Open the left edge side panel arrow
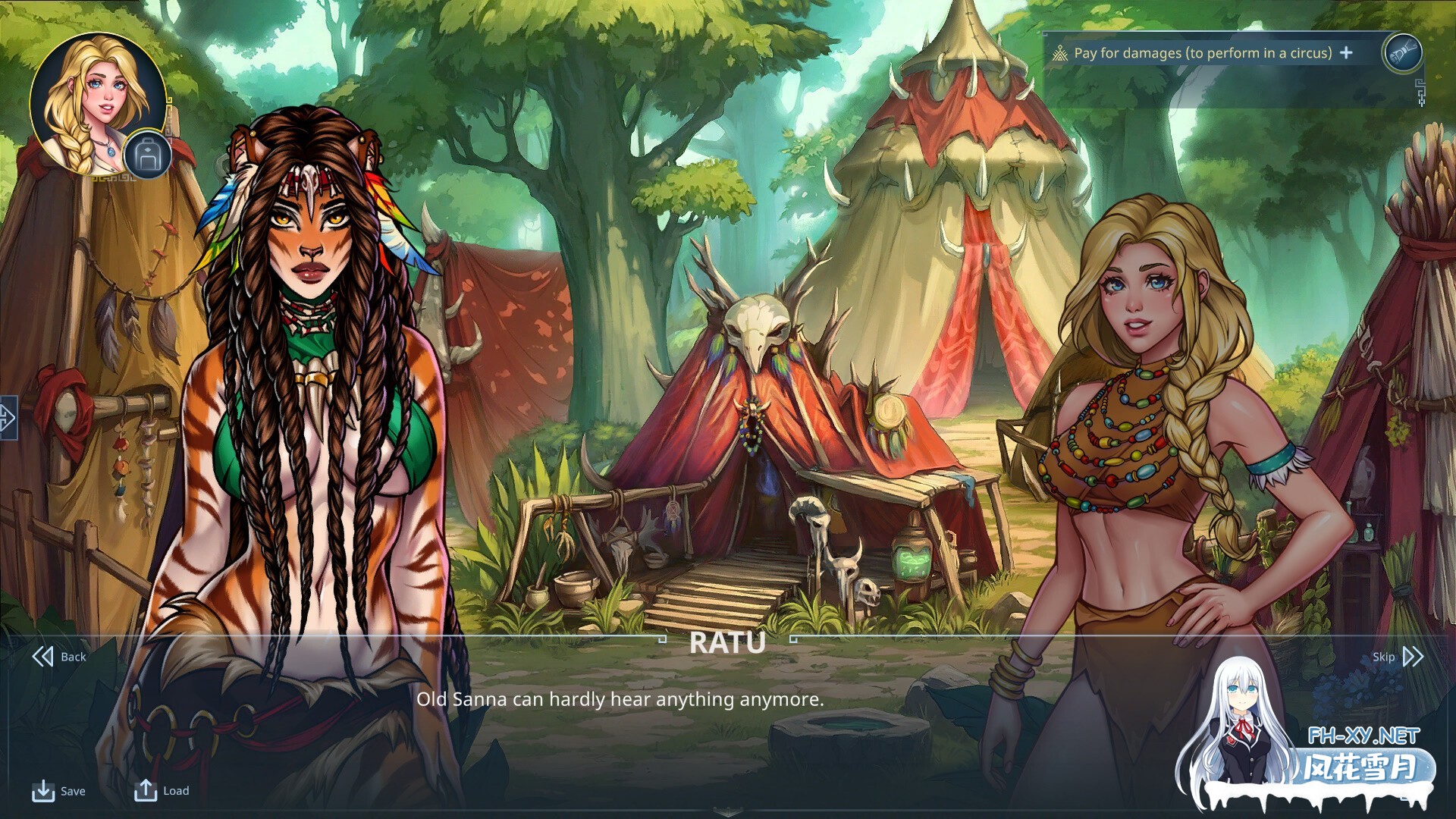Screen dimensions: 1456x819 tap(8, 417)
